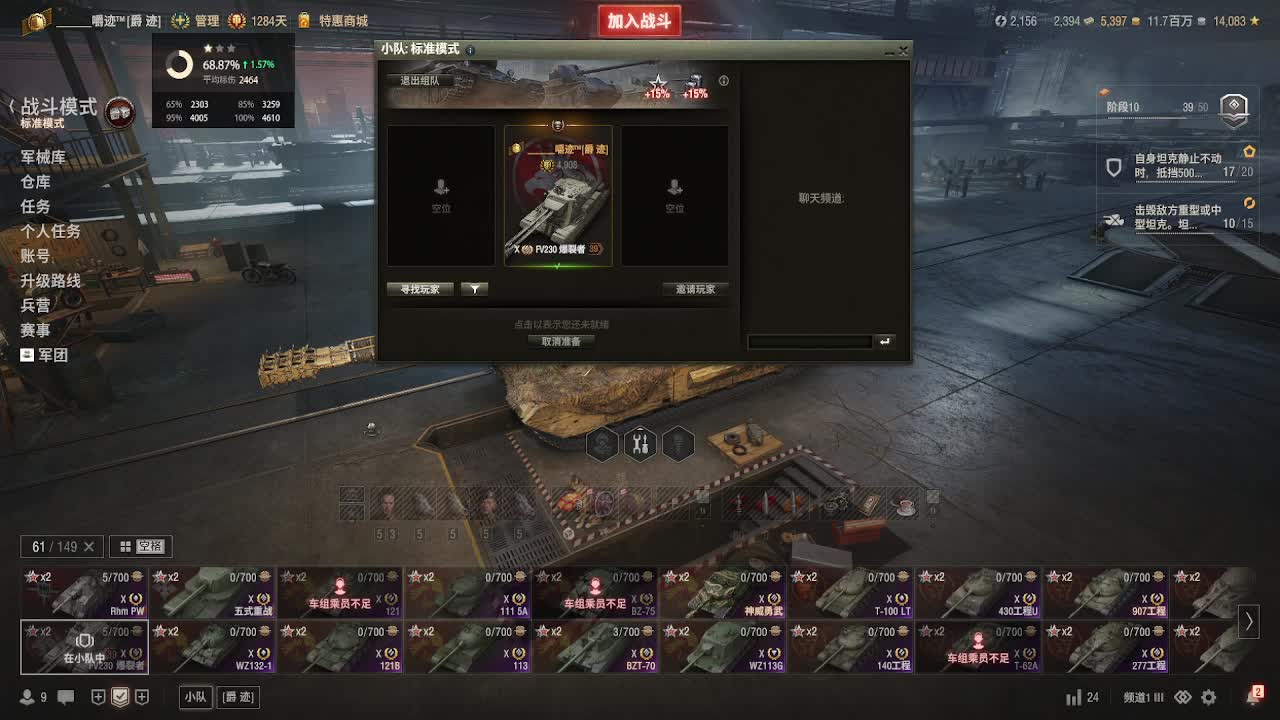Open the 仓库 depot menu
The image size is (1280, 720).
click(36, 182)
